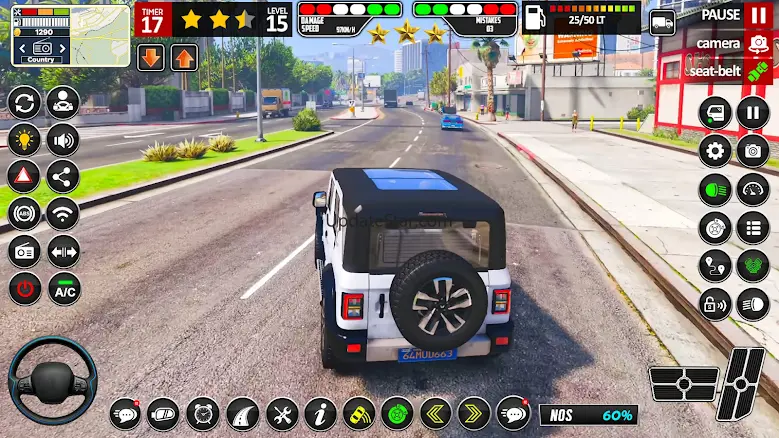Open settings with the gear icon
The height and width of the screenshot is (438, 779).
tap(714, 151)
